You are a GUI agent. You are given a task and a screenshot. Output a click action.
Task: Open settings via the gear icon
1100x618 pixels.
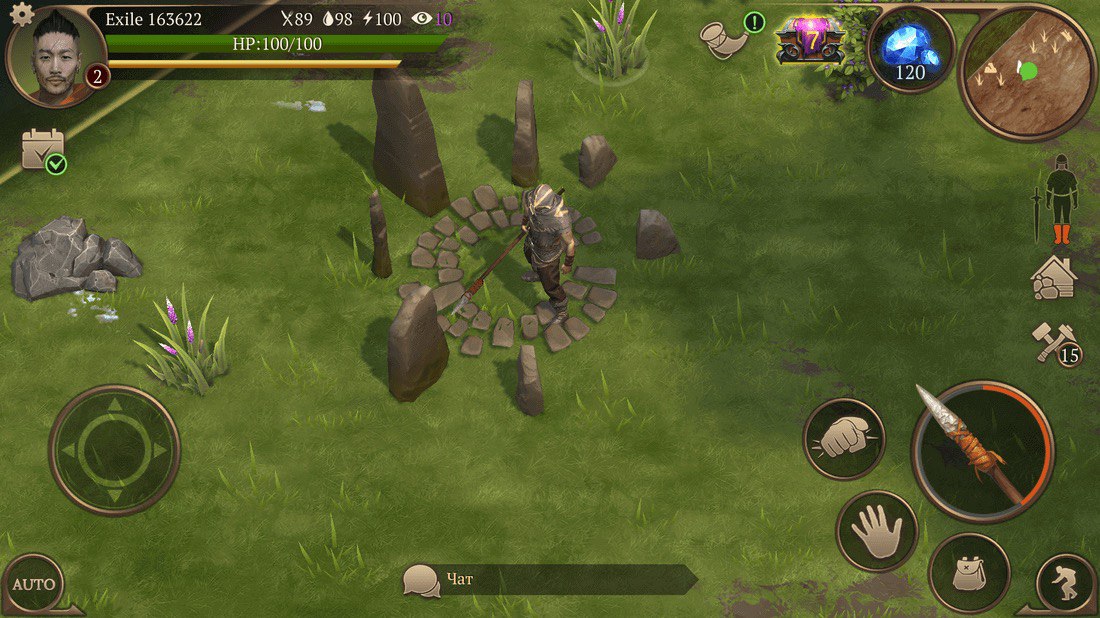(x=21, y=14)
